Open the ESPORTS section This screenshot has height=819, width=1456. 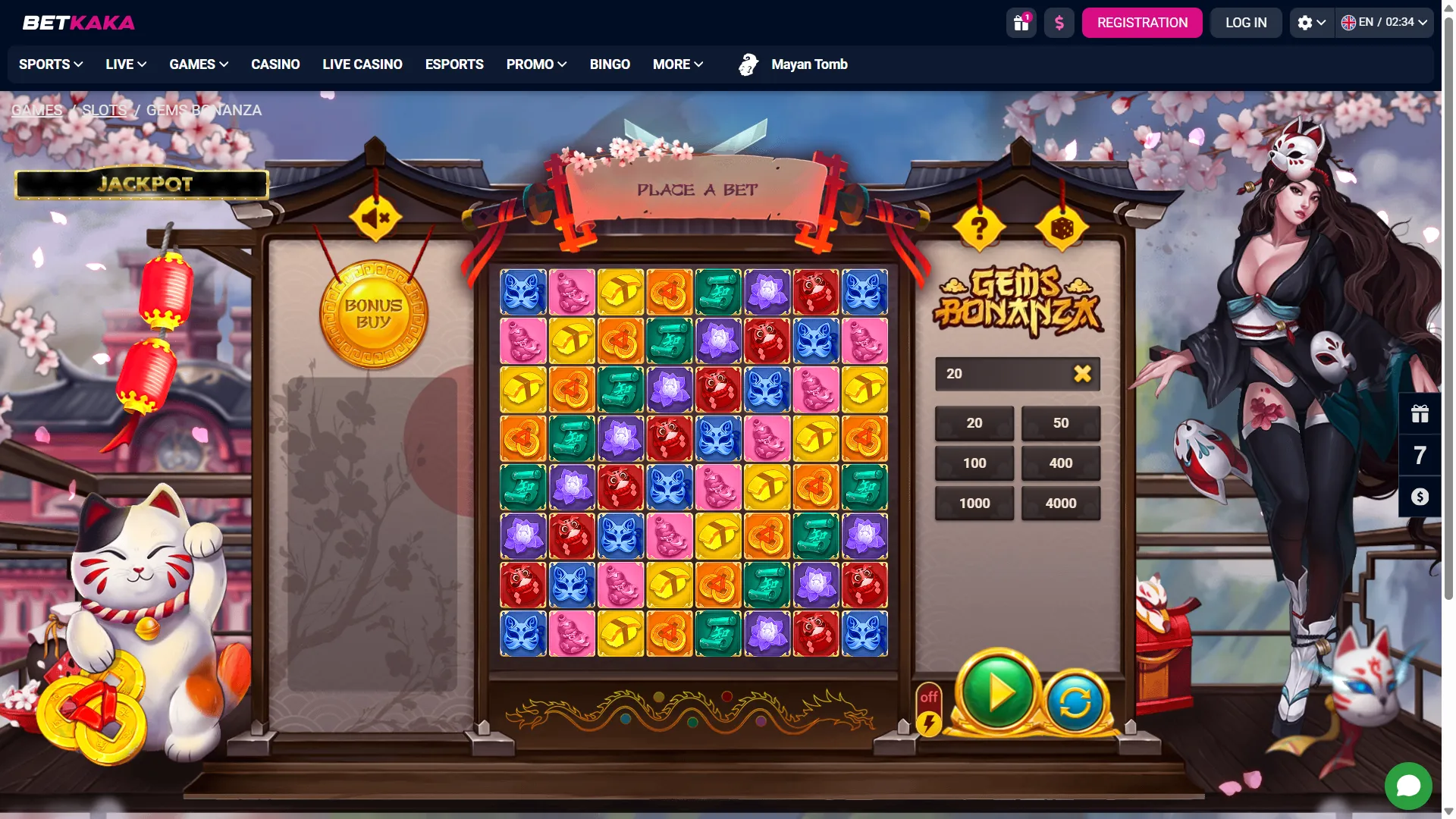tap(454, 64)
